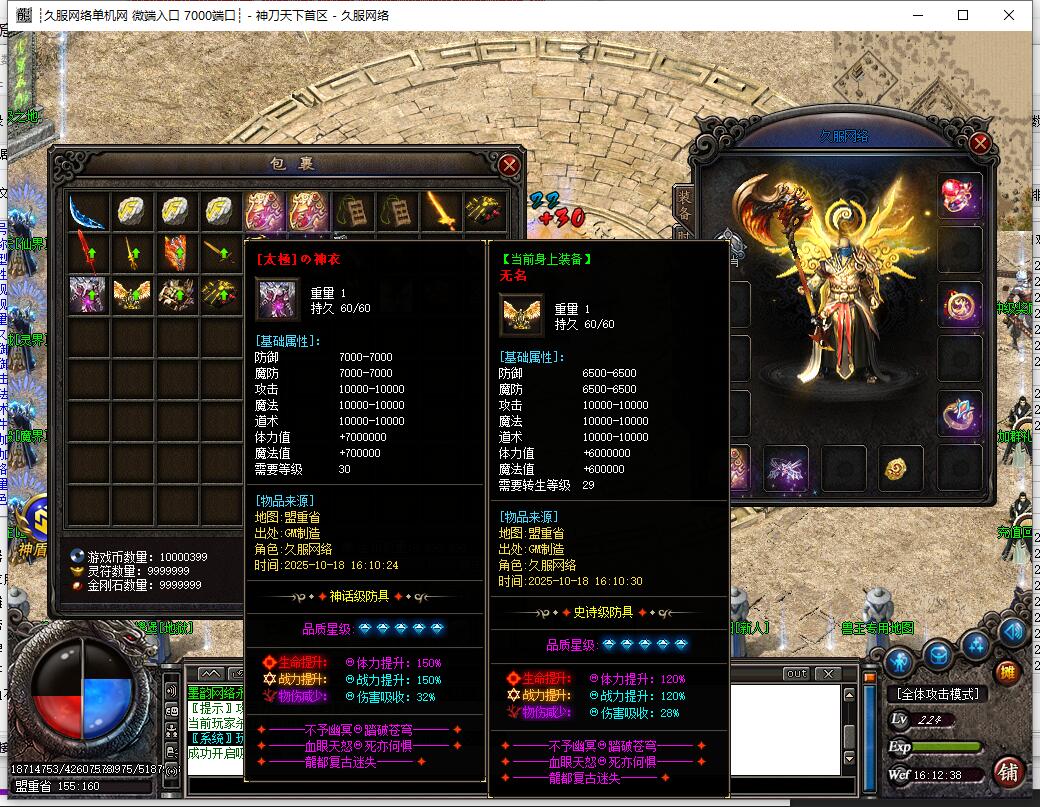Open the bag with the chest icon

click(x=938, y=655)
